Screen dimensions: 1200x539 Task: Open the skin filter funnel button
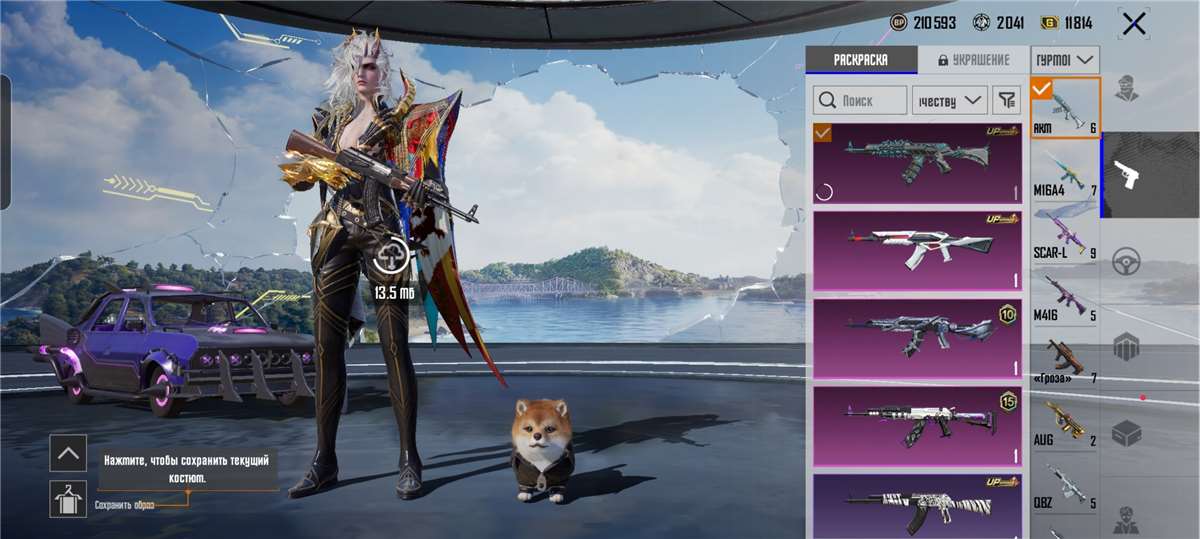pos(1007,100)
